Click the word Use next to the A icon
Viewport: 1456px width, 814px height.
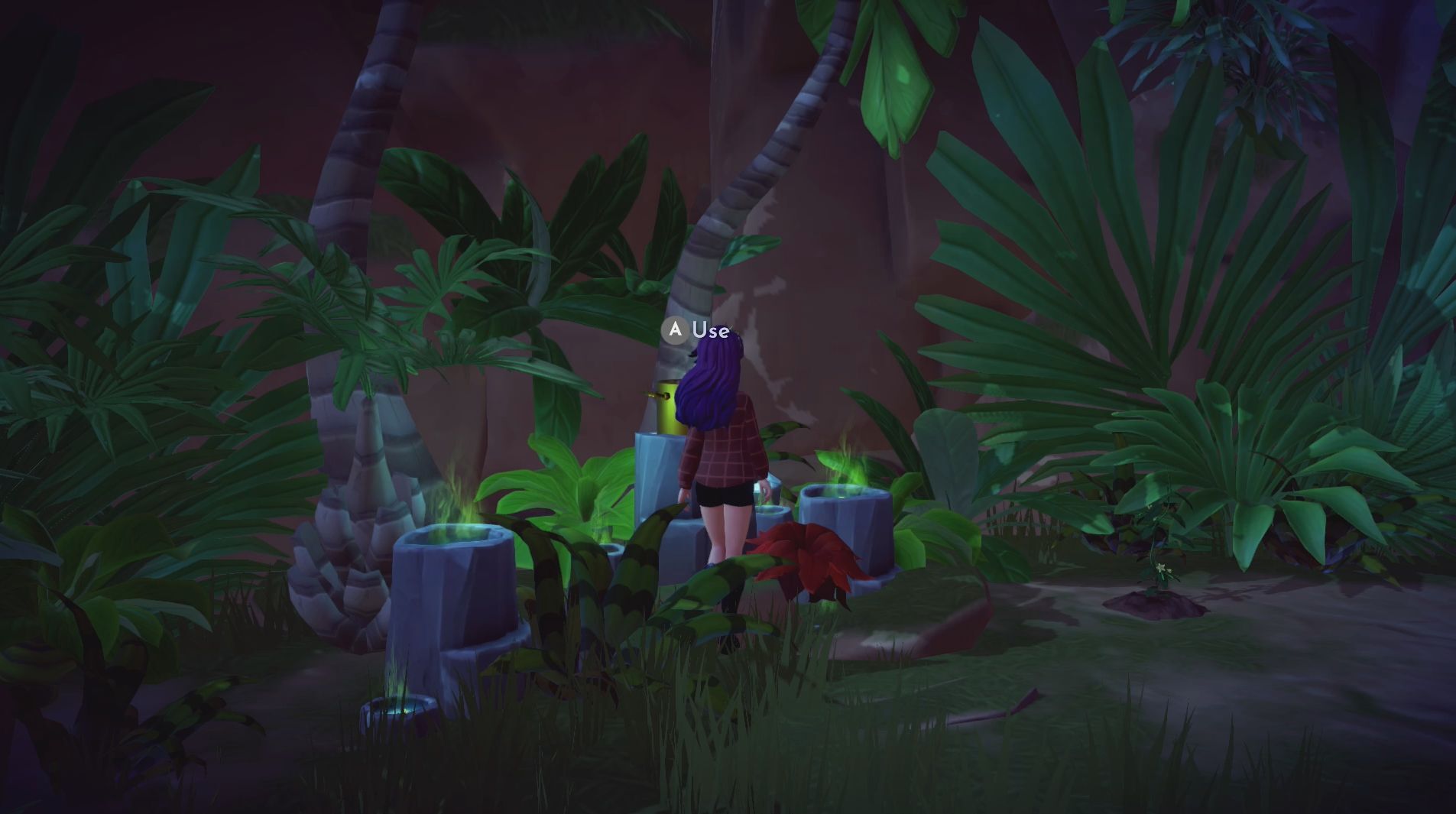click(x=711, y=330)
